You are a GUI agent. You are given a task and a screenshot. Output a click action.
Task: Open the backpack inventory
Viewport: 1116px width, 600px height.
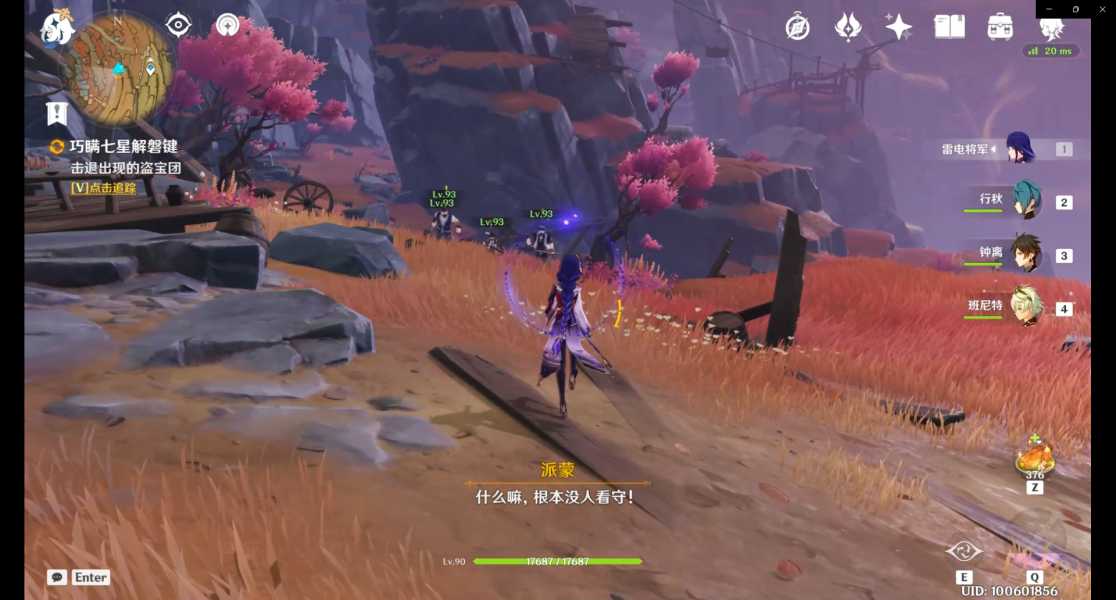[x=1000, y=27]
